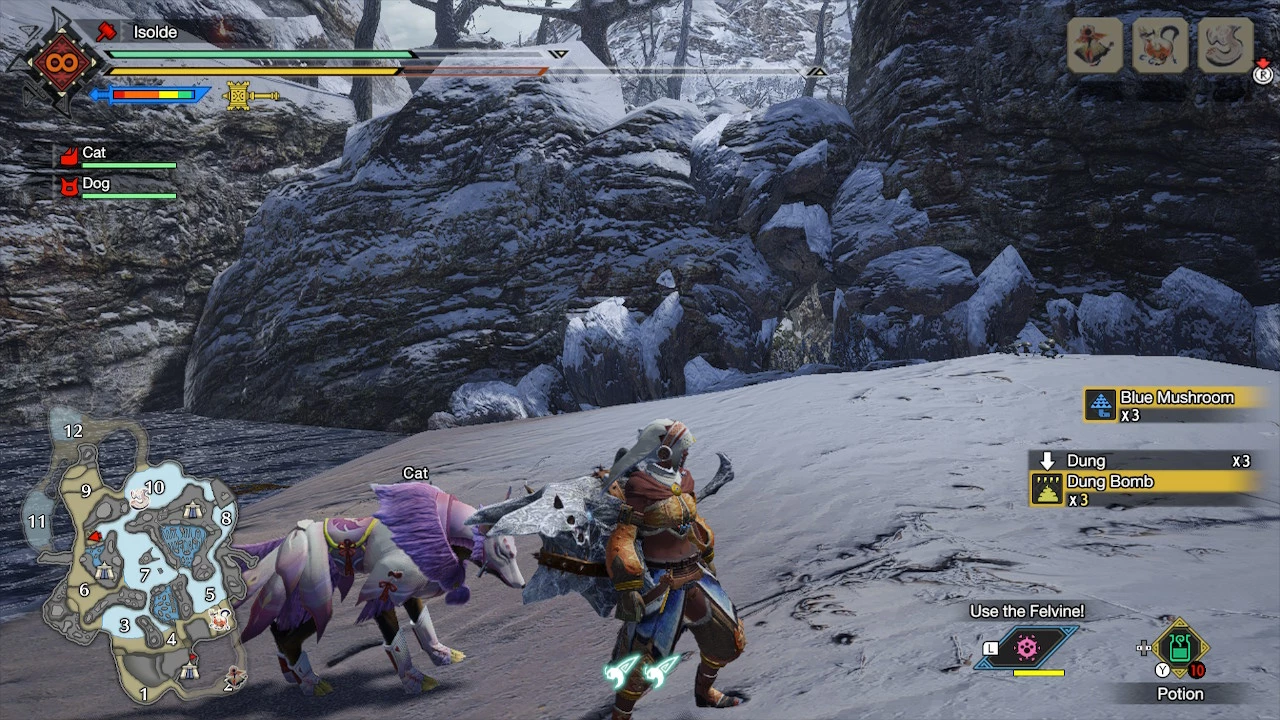The image size is (1280, 720).
Task: Use the Potion in the item bar
Action: point(1180,652)
